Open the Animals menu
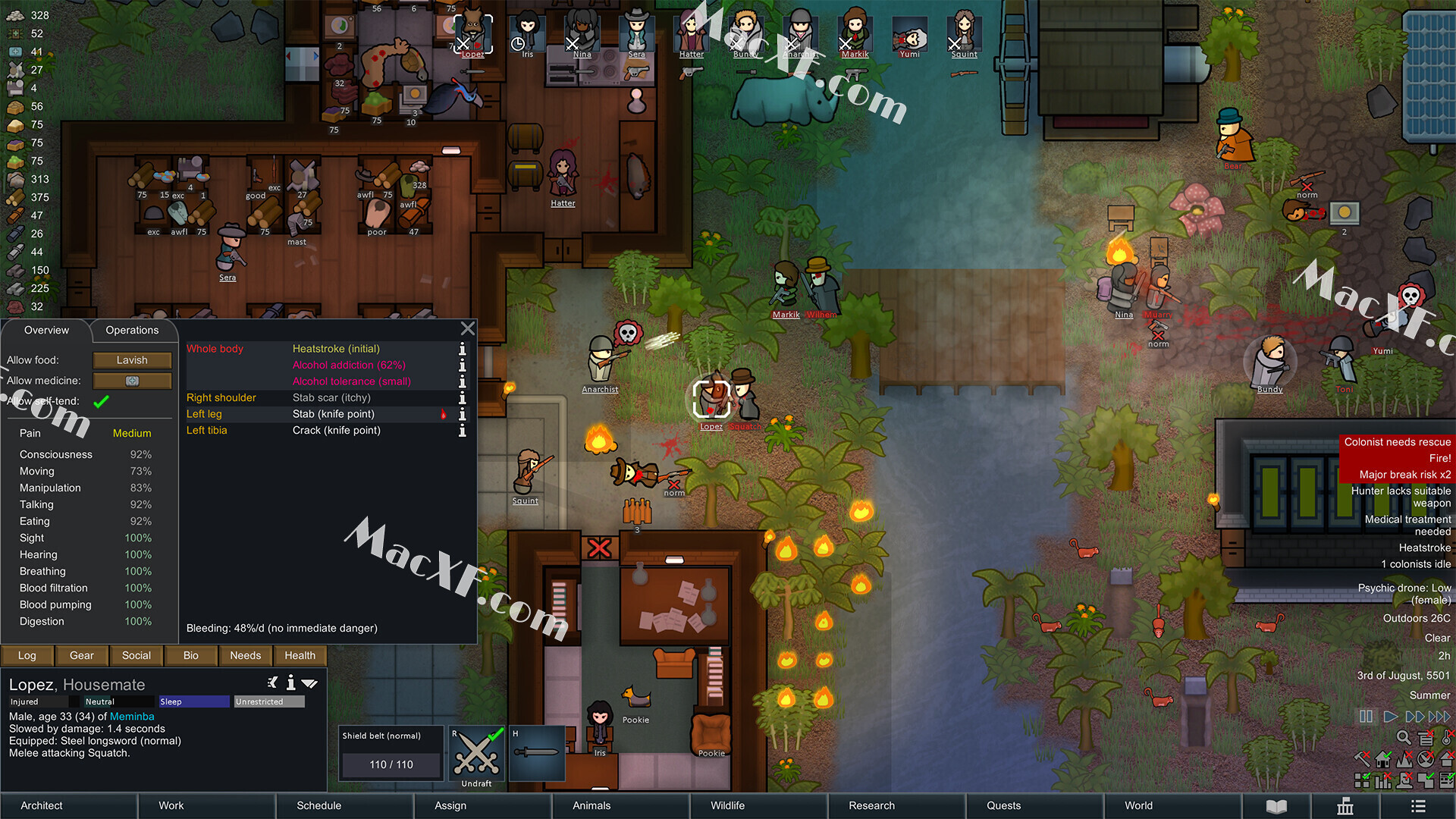The image size is (1456, 819). (x=591, y=805)
